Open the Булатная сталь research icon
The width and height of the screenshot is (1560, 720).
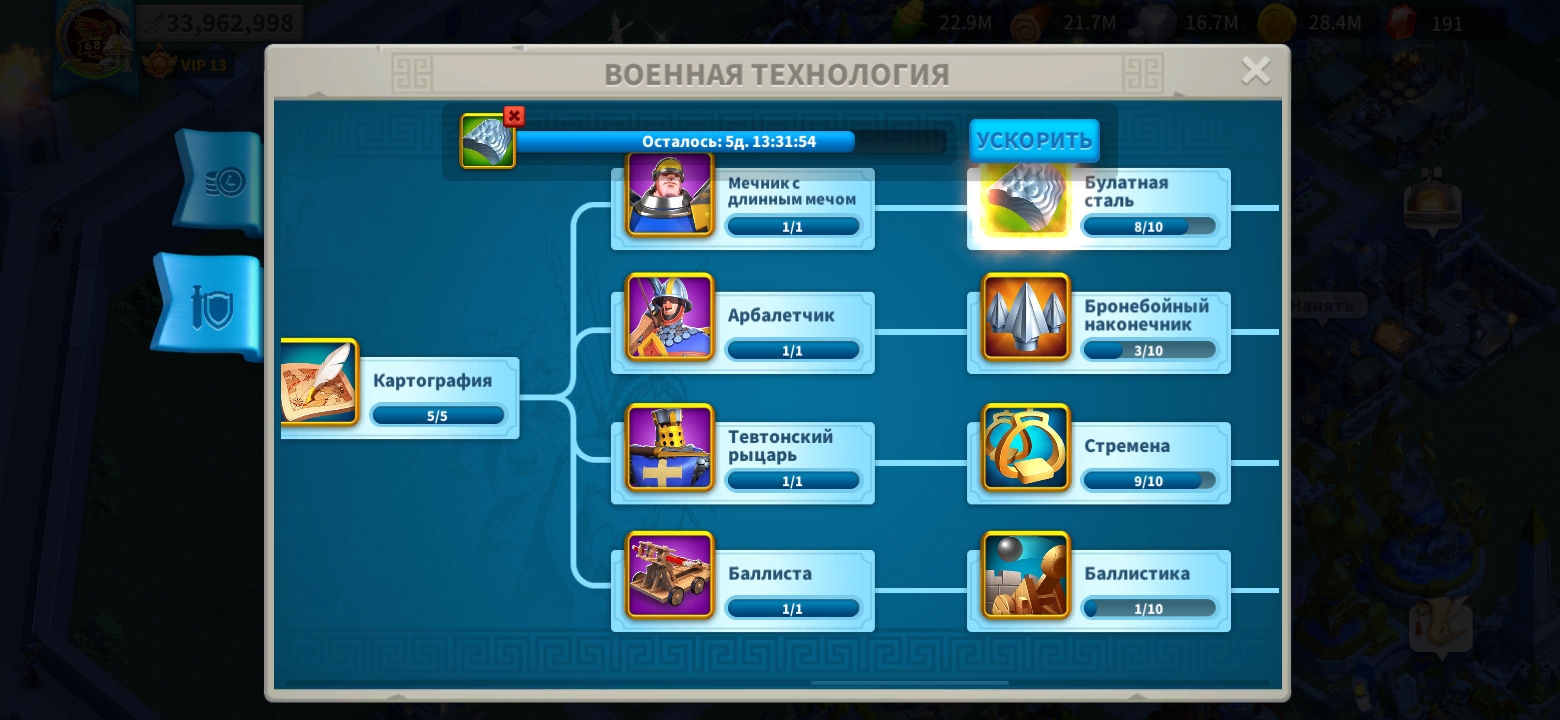[1024, 198]
